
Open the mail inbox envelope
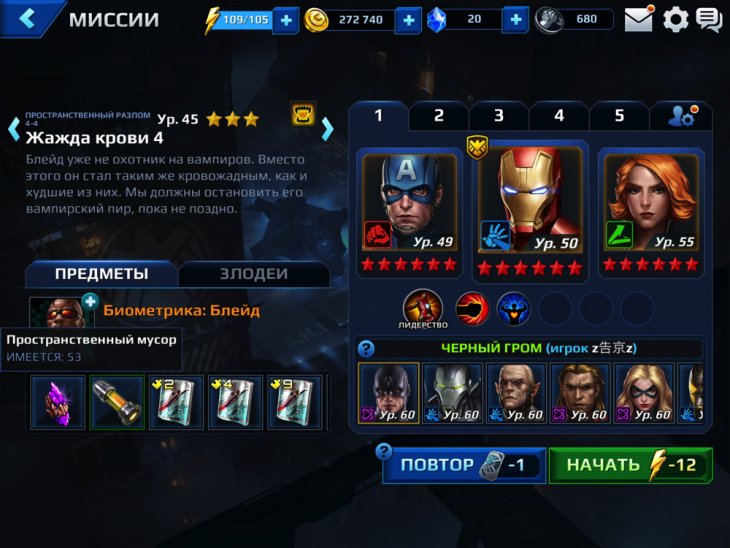tap(638, 19)
